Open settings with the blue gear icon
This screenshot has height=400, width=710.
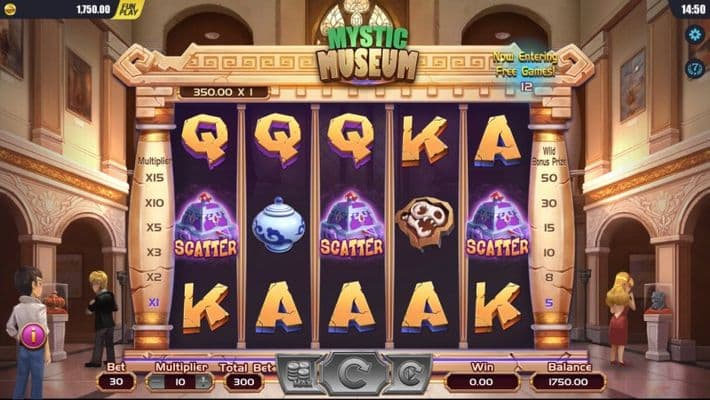point(695,35)
